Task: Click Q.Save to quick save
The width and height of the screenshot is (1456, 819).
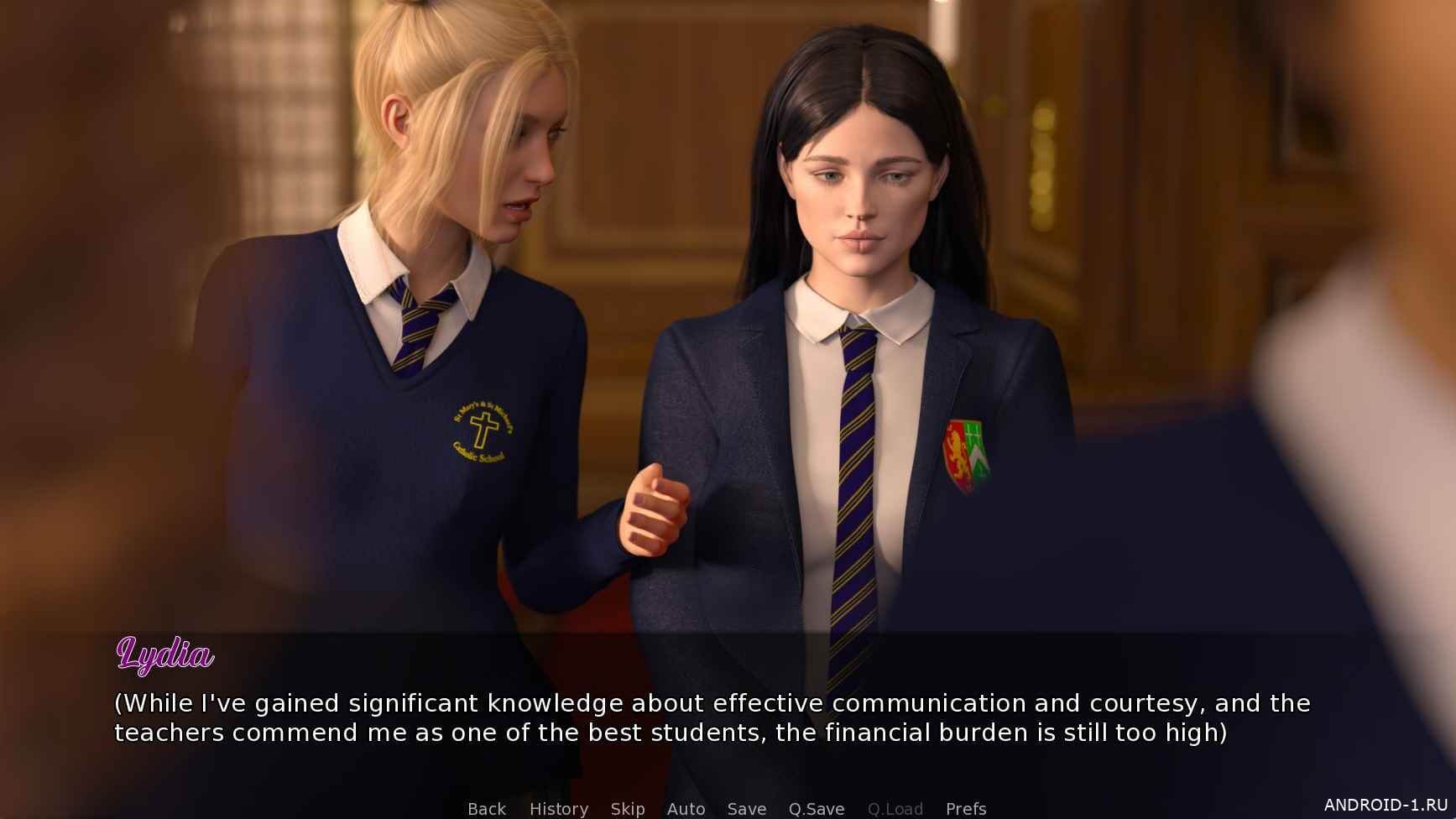Action: [816, 809]
